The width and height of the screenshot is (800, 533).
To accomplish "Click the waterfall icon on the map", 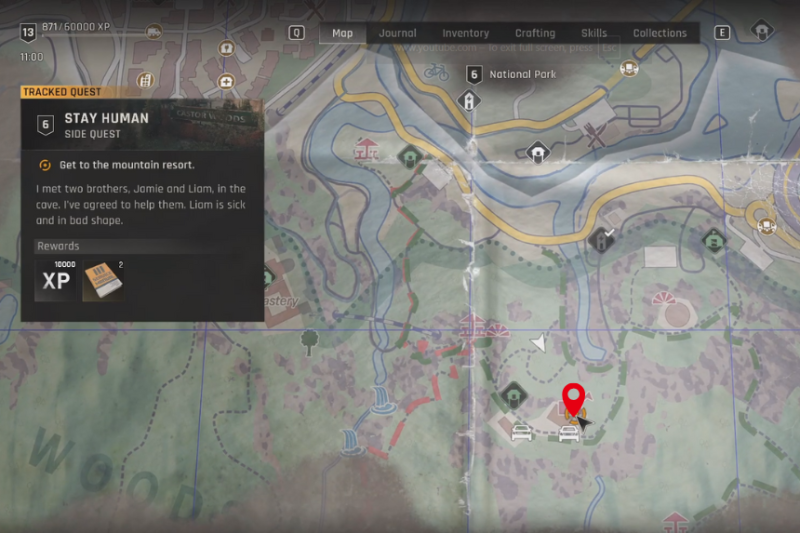I will pos(378,403).
